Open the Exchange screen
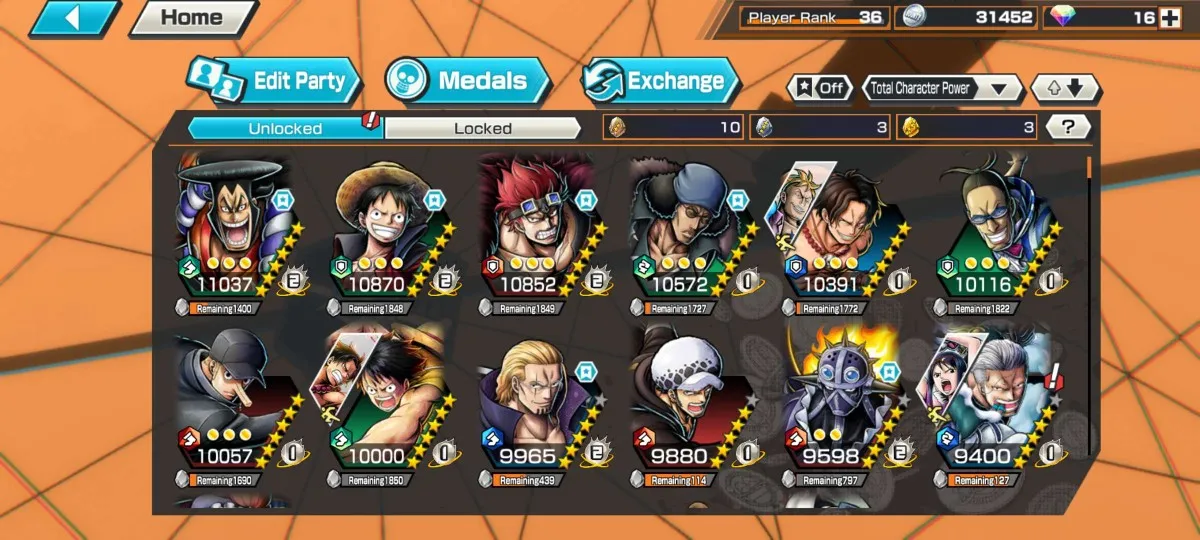The width and height of the screenshot is (1200, 540). tap(661, 81)
